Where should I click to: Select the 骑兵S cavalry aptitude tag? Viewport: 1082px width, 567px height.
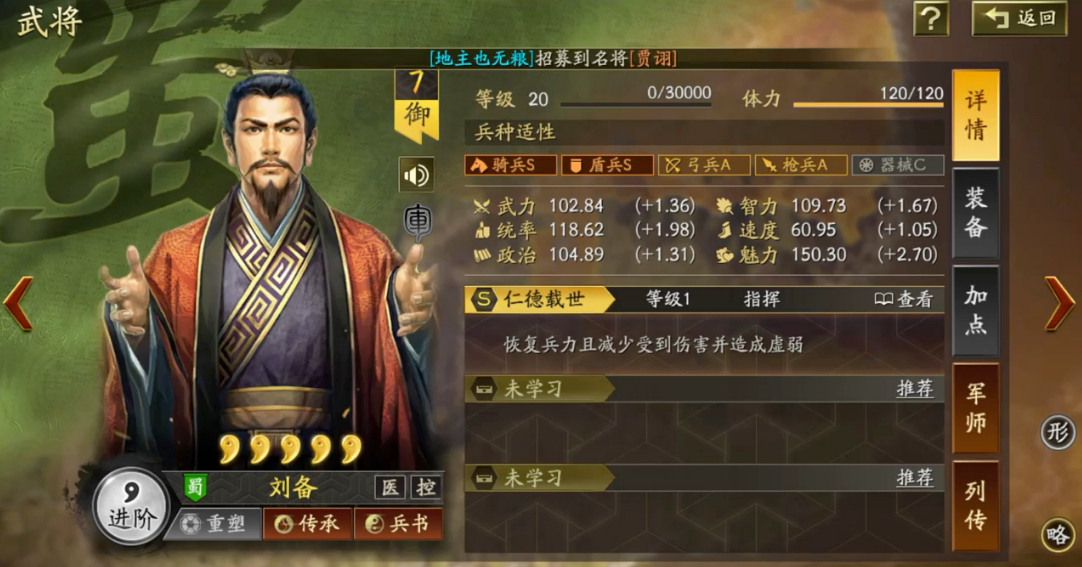[510, 165]
